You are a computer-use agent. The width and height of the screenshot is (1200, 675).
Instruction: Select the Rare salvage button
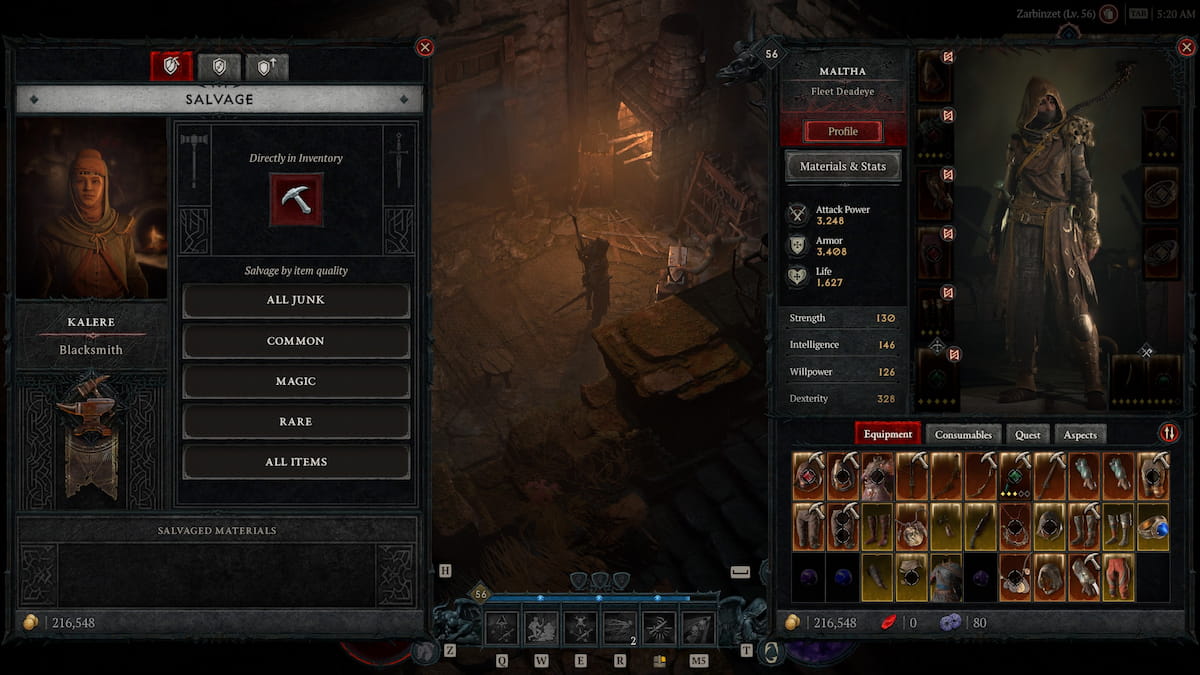tap(296, 421)
